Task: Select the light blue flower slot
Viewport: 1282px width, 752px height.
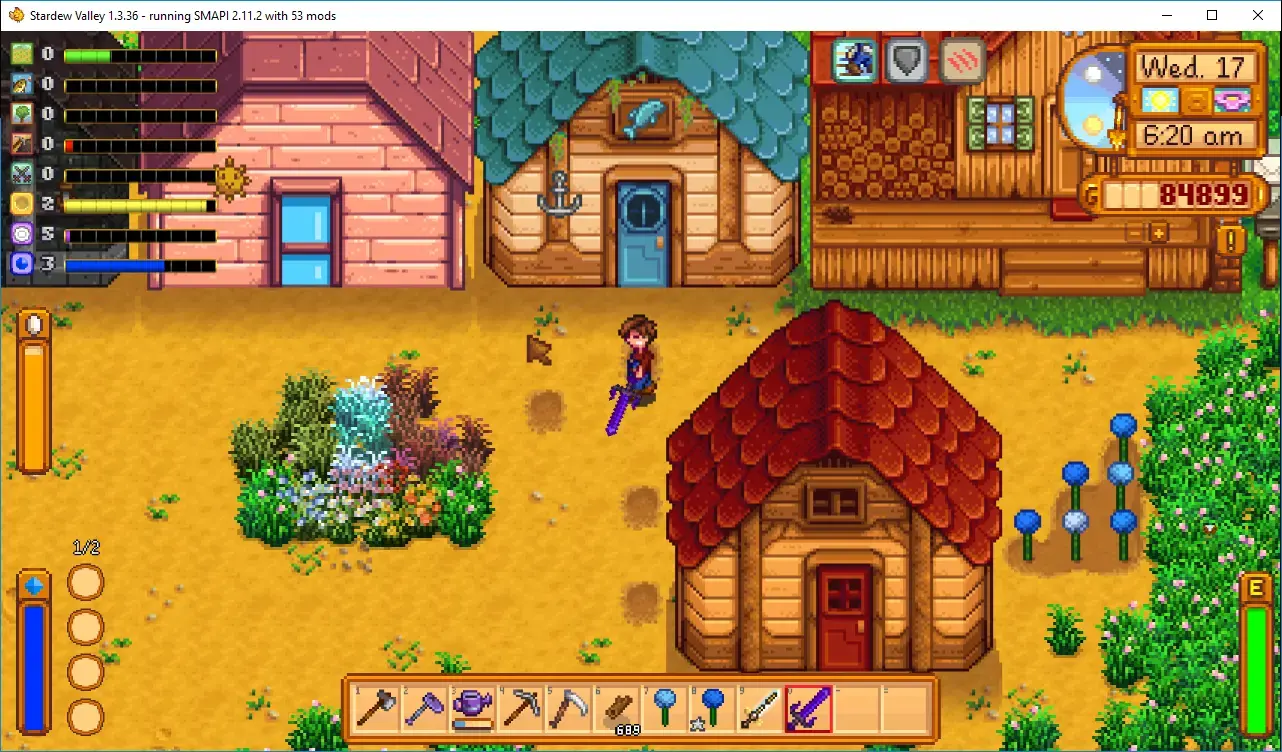Action: (x=663, y=709)
